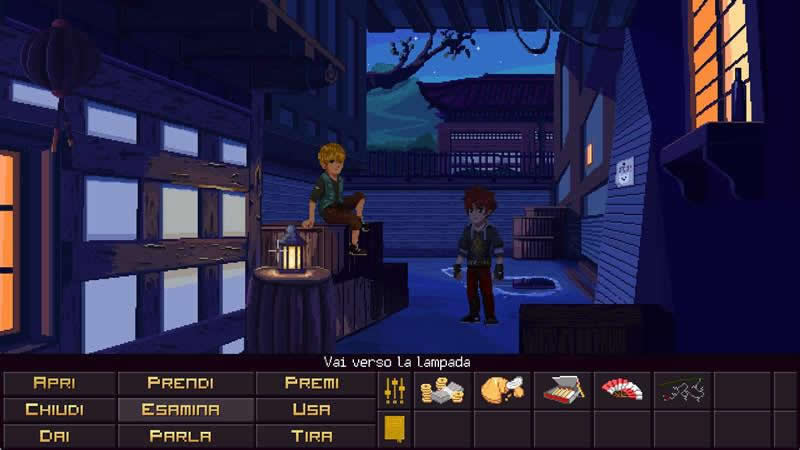
Task: Choose the Tira verb
Action: click(311, 436)
